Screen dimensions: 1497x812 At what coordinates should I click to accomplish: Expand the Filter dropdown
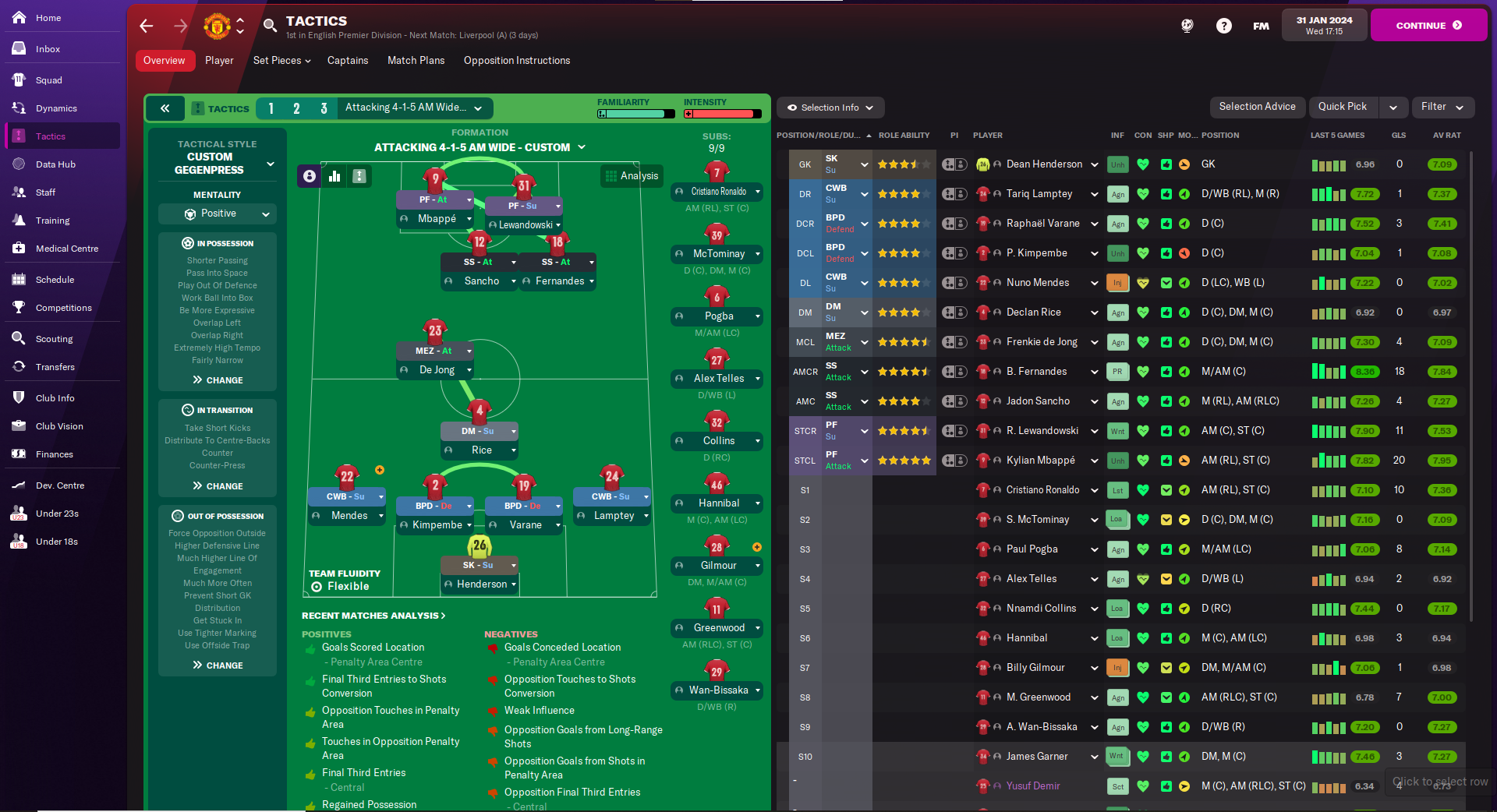coord(1442,107)
